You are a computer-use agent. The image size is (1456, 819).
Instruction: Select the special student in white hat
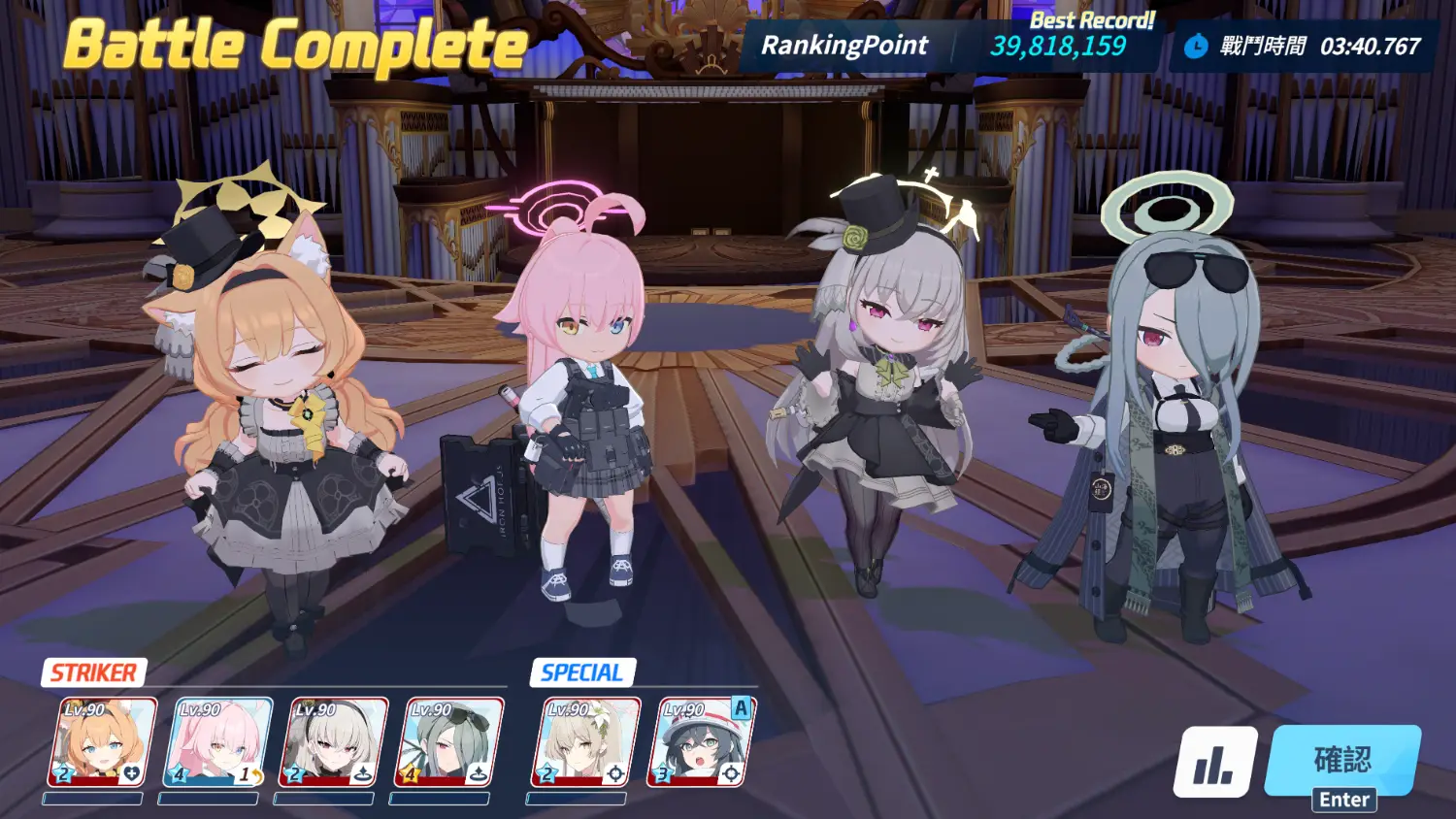tap(701, 742)
